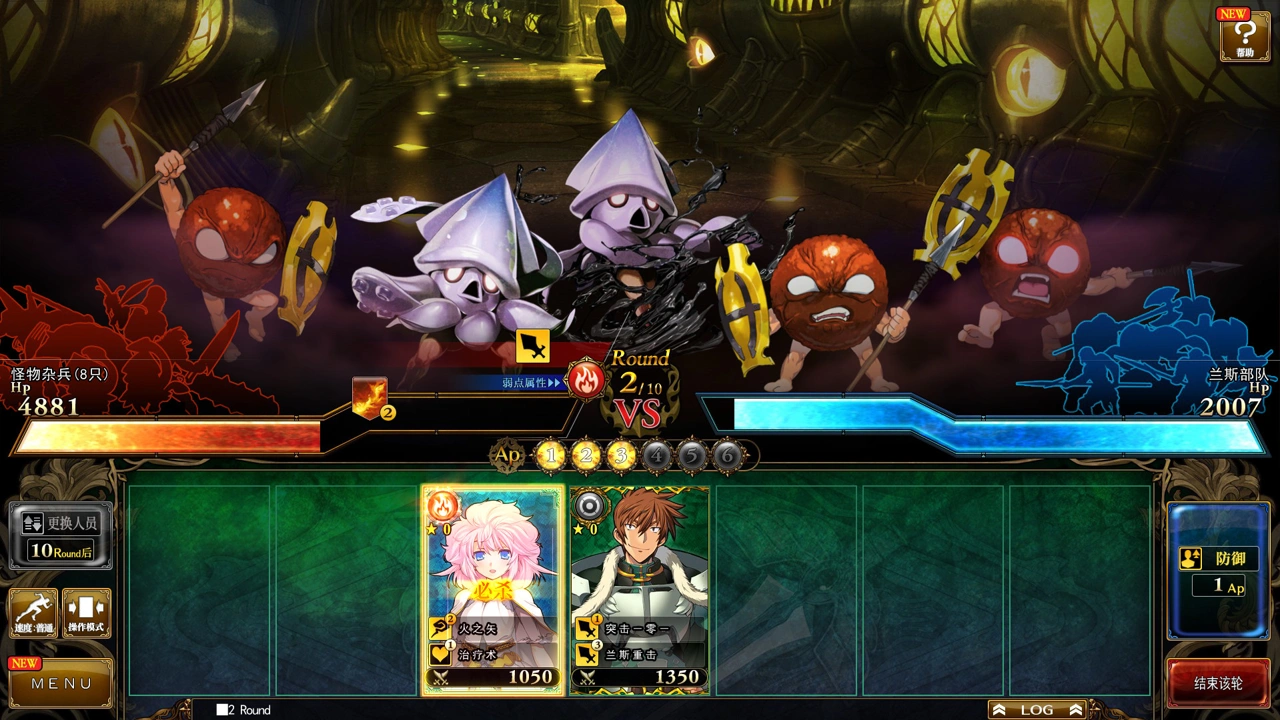Image resolution: width=1280 pixels, height=720 pixels.
Task: Open the MENU button
Action: tap(61, 683)
